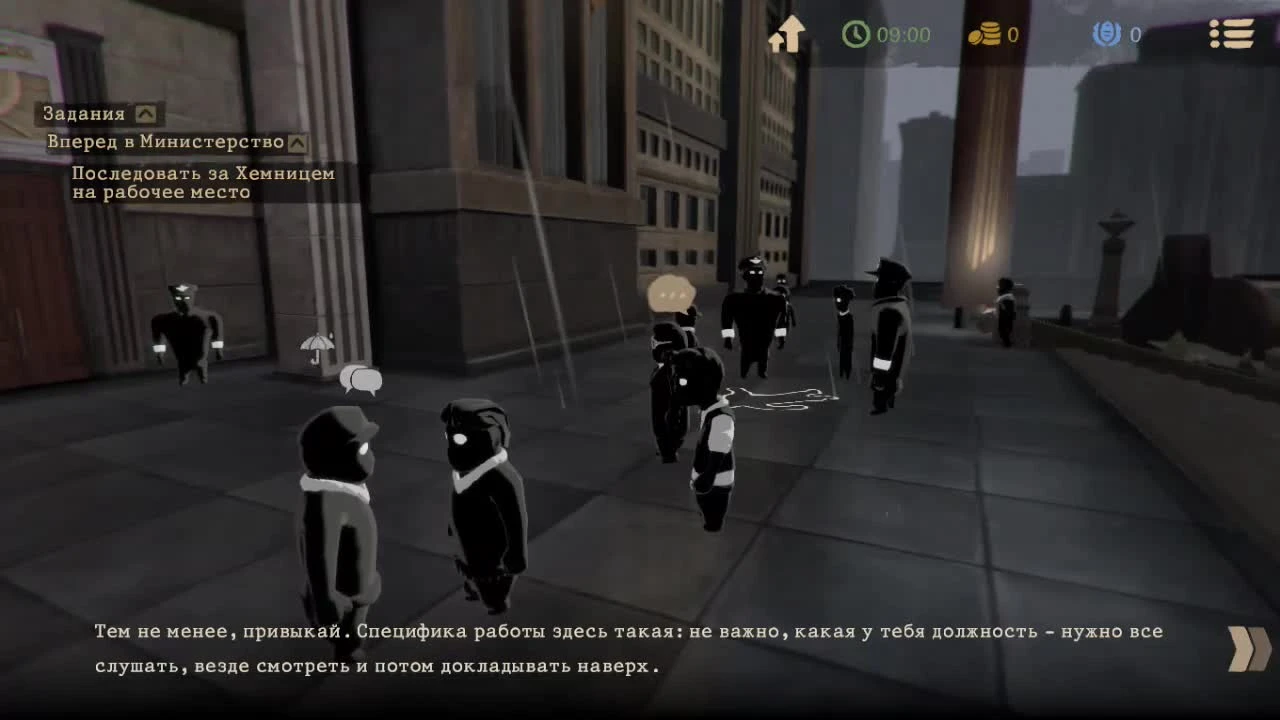Viewport: 1280px width, 720px height.
Task: Click the Последовать за Хемницем task text
Action: click(200, 182)
